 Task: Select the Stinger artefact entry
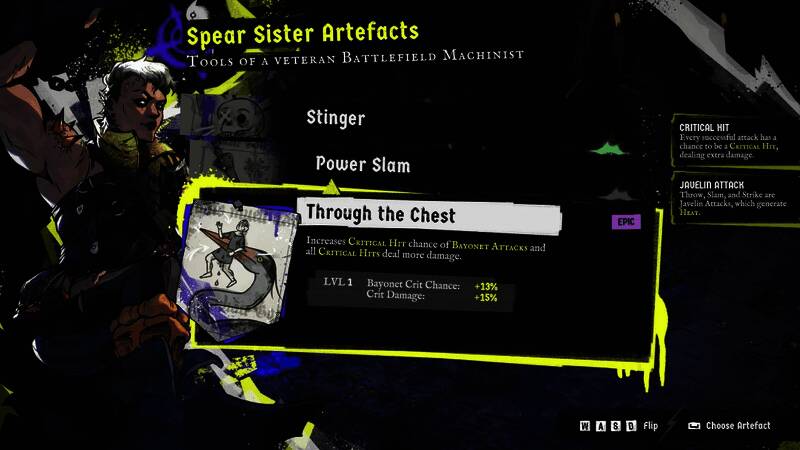pyautogui.click(x=335, y=118)
